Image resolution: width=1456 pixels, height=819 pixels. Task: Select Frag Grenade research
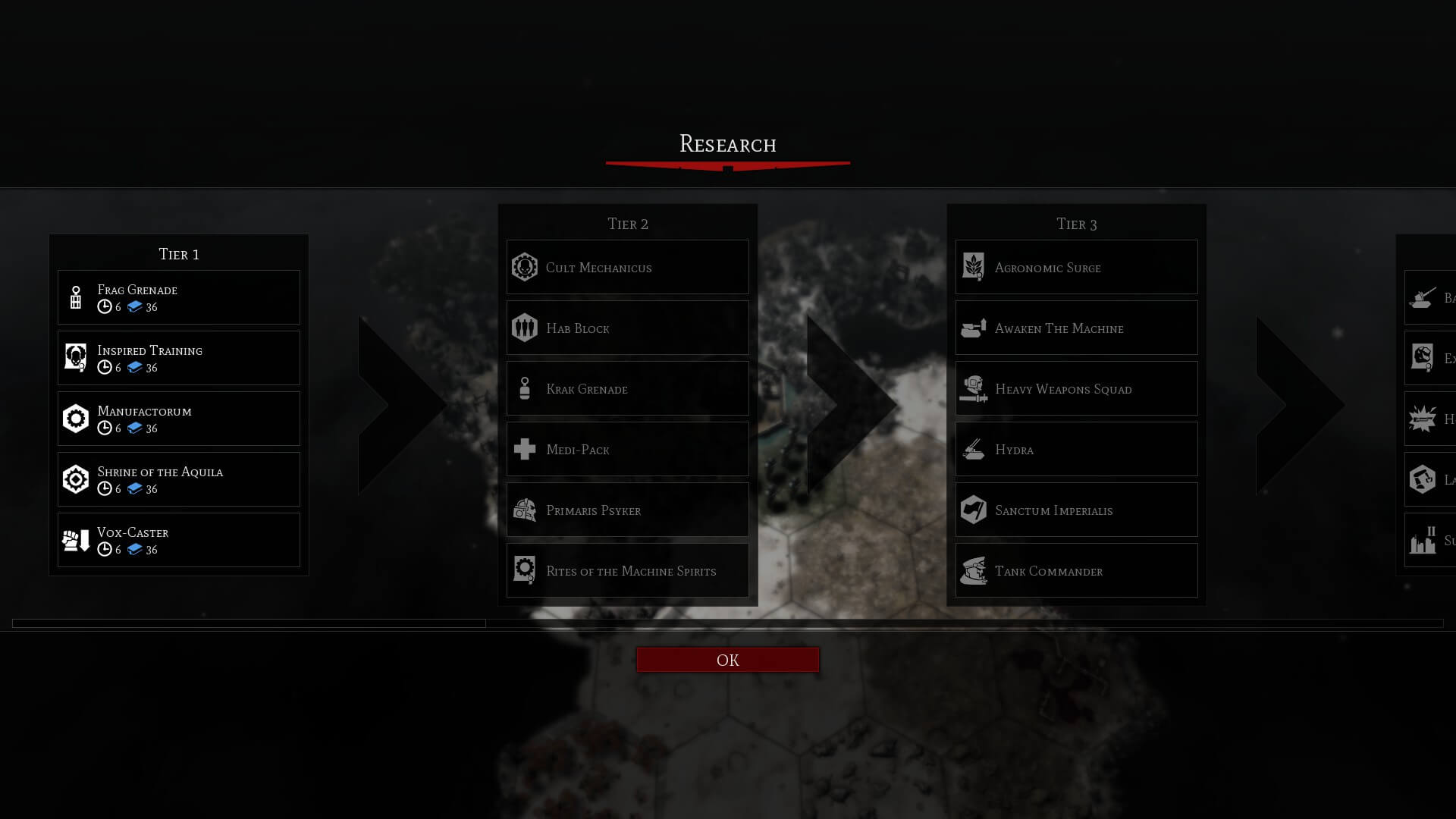click(x=179, y=297)
